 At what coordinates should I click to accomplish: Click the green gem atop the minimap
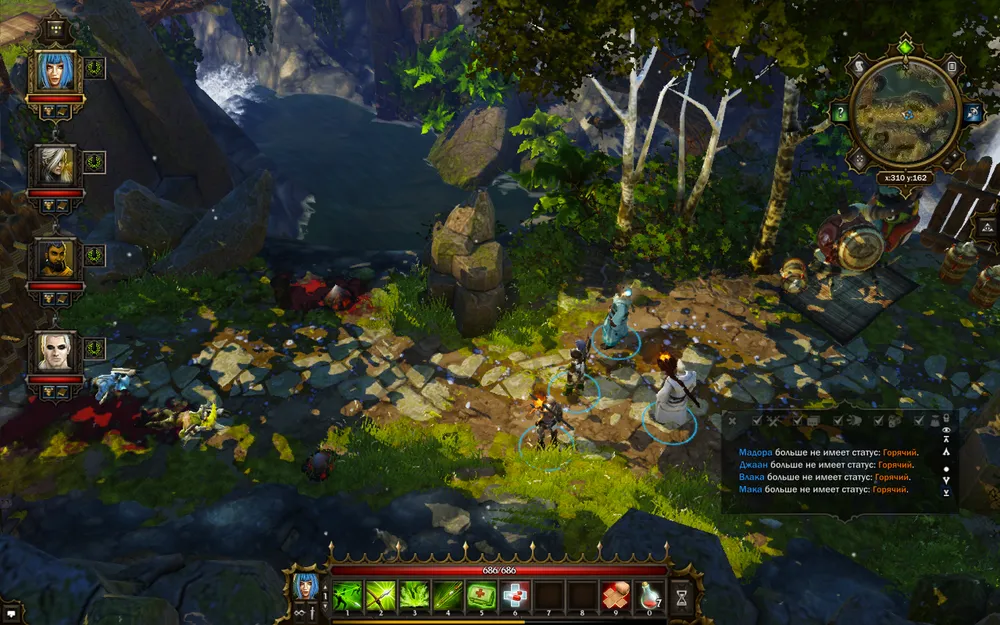pos(906,46)
